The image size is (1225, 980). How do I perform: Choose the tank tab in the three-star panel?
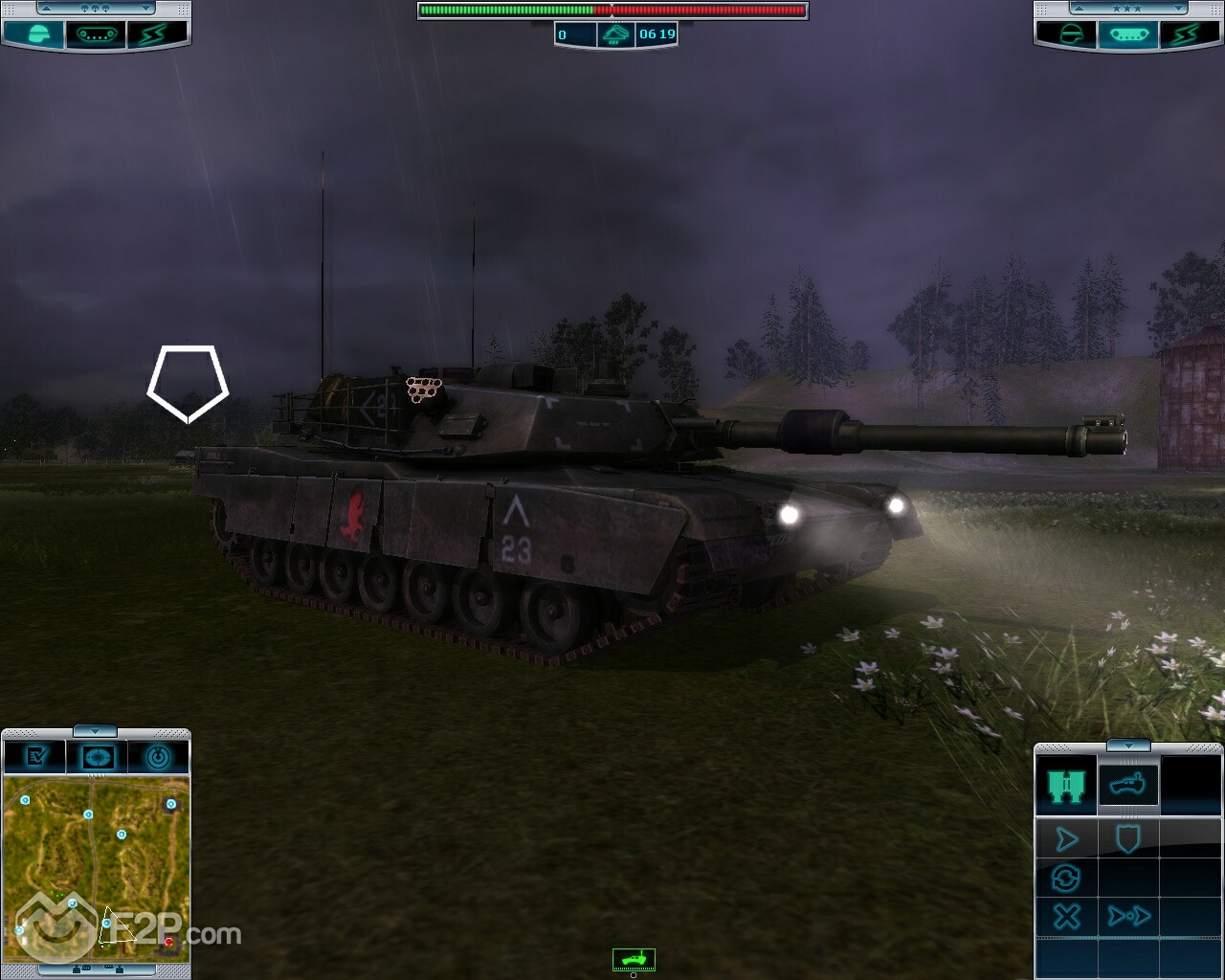click(x=1128, y=34)
